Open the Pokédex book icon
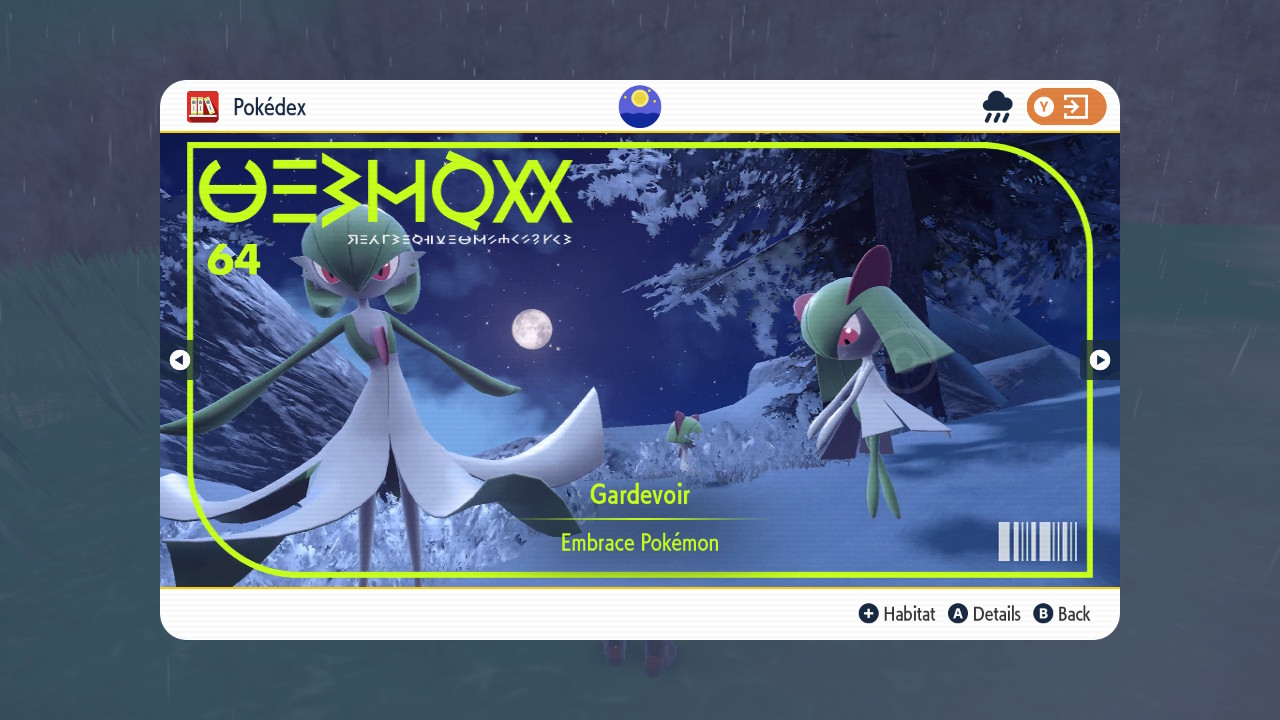 [203, 107]
